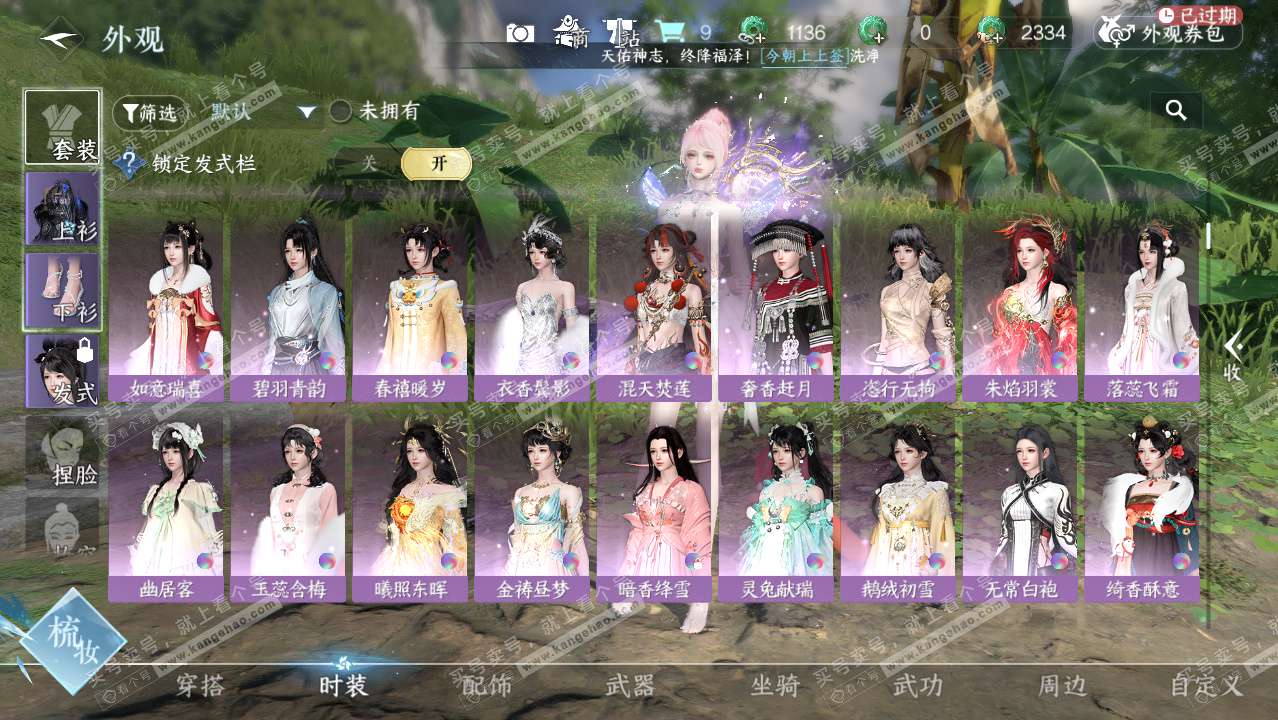Open the 筛选 filter

click(150, 113)
